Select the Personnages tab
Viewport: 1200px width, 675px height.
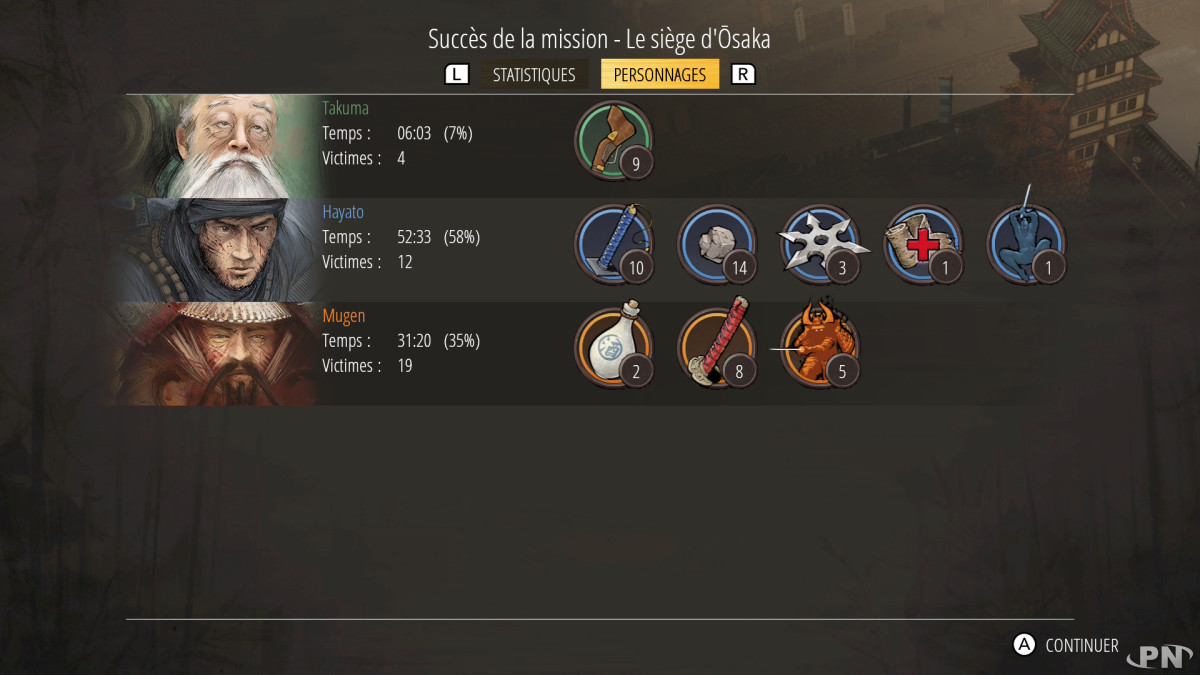coord(659,75)
